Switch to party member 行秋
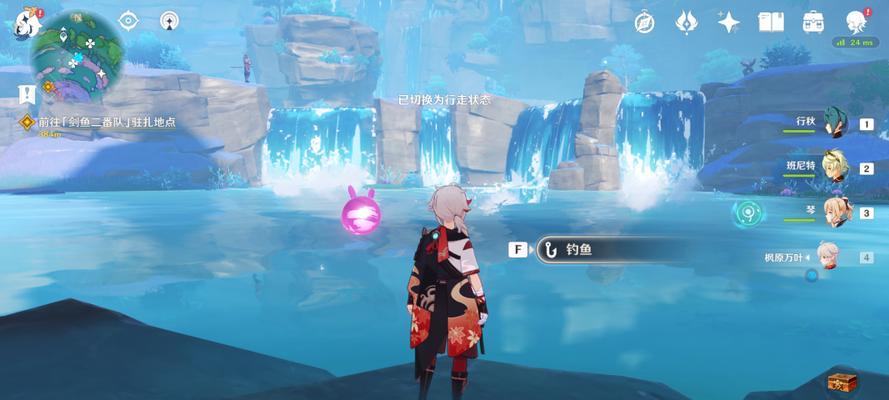Screen dimensions: 889x400 tap(834, 124)
